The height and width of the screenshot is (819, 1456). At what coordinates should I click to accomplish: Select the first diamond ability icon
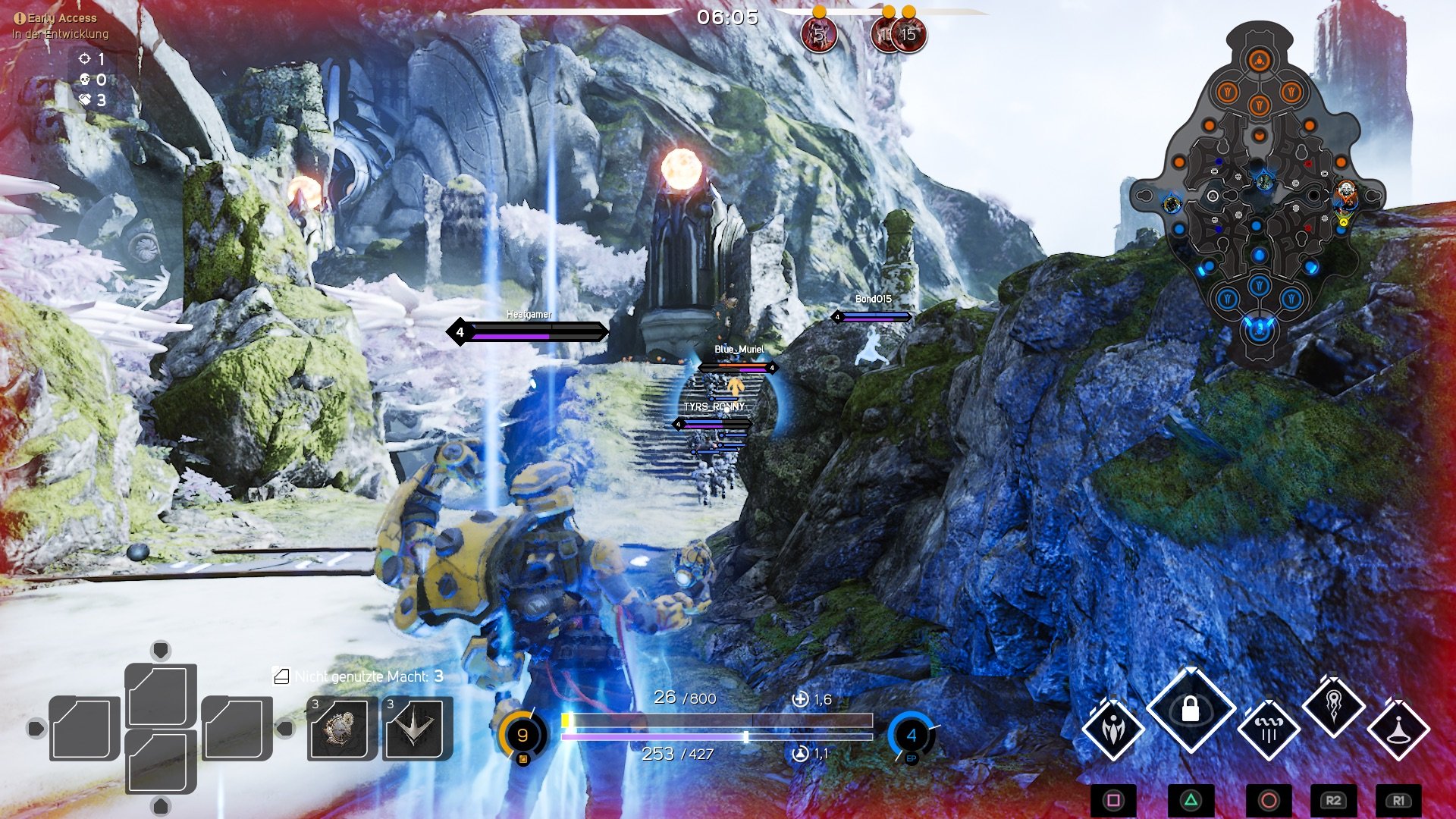point(1113,730)
